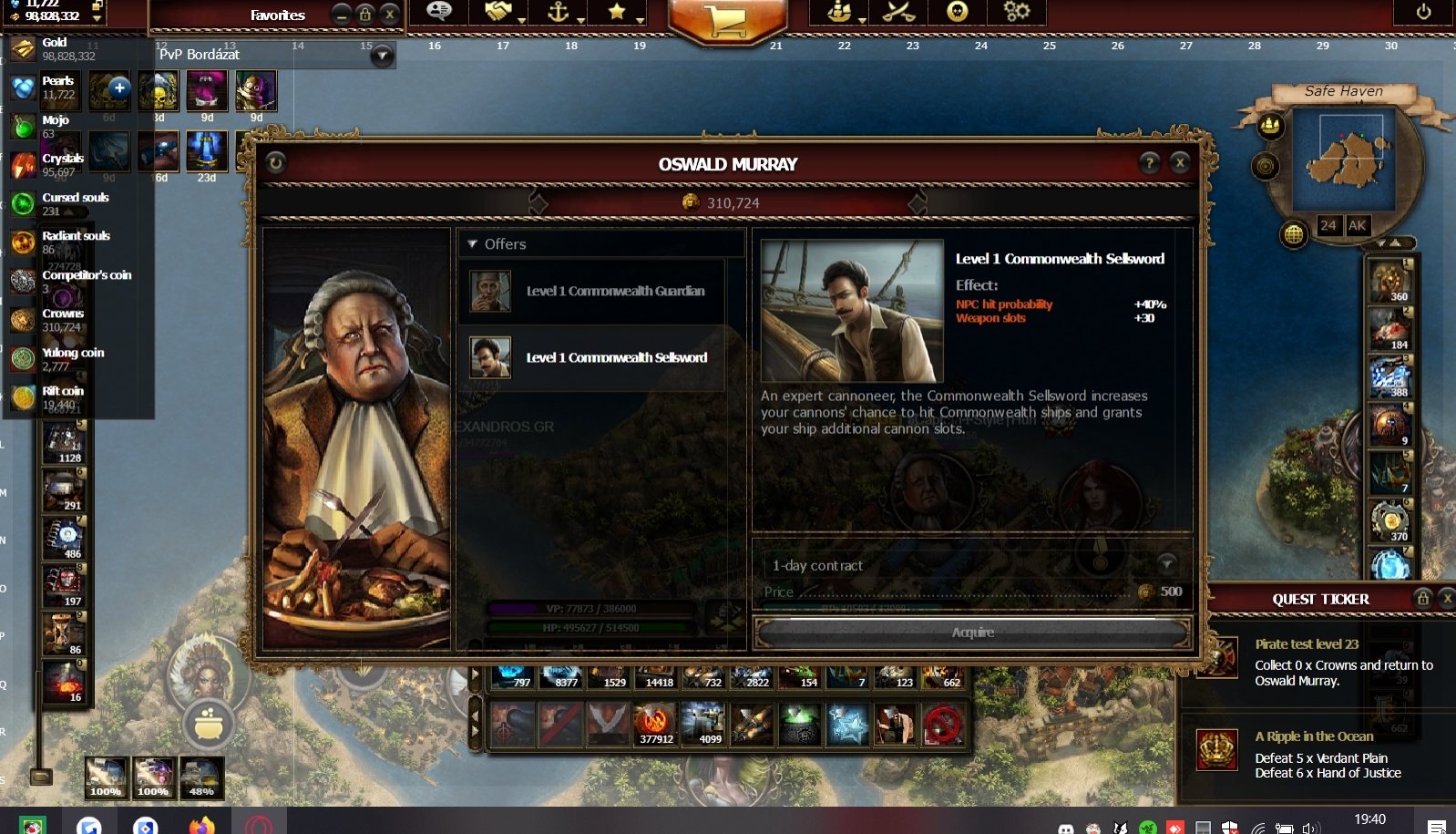
Task: Open the chat speech bubble menu
Action: 439,12
